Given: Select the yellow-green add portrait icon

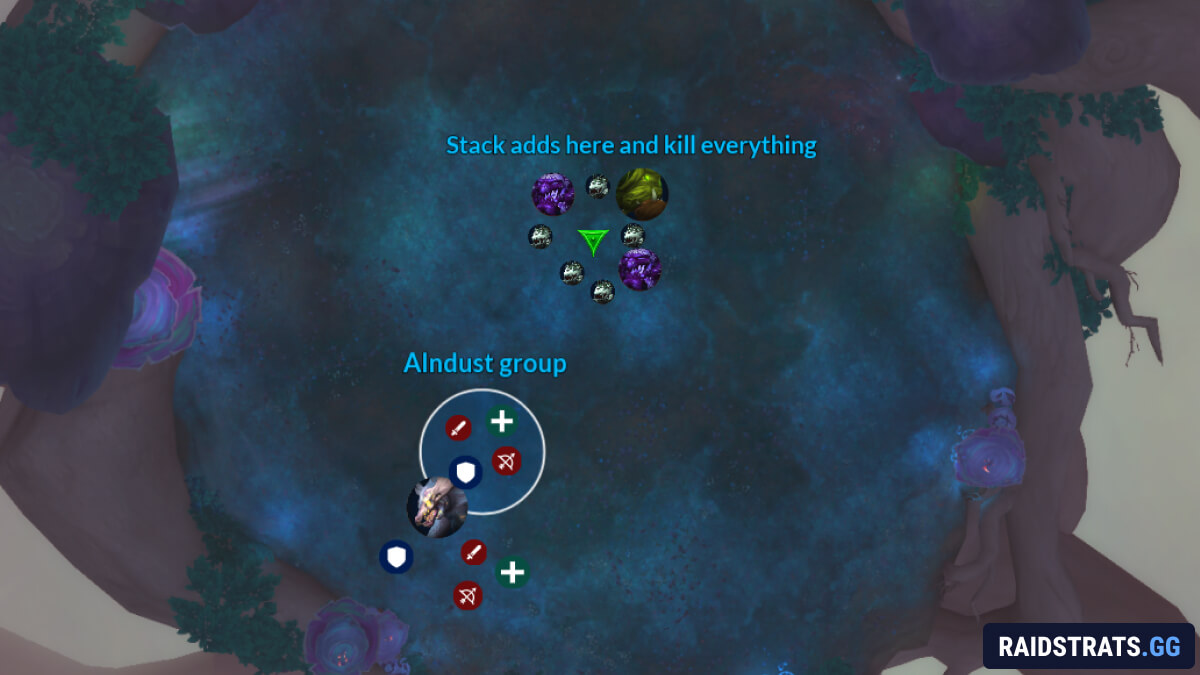Looking at the screenshot, I should tap(641, 194).
